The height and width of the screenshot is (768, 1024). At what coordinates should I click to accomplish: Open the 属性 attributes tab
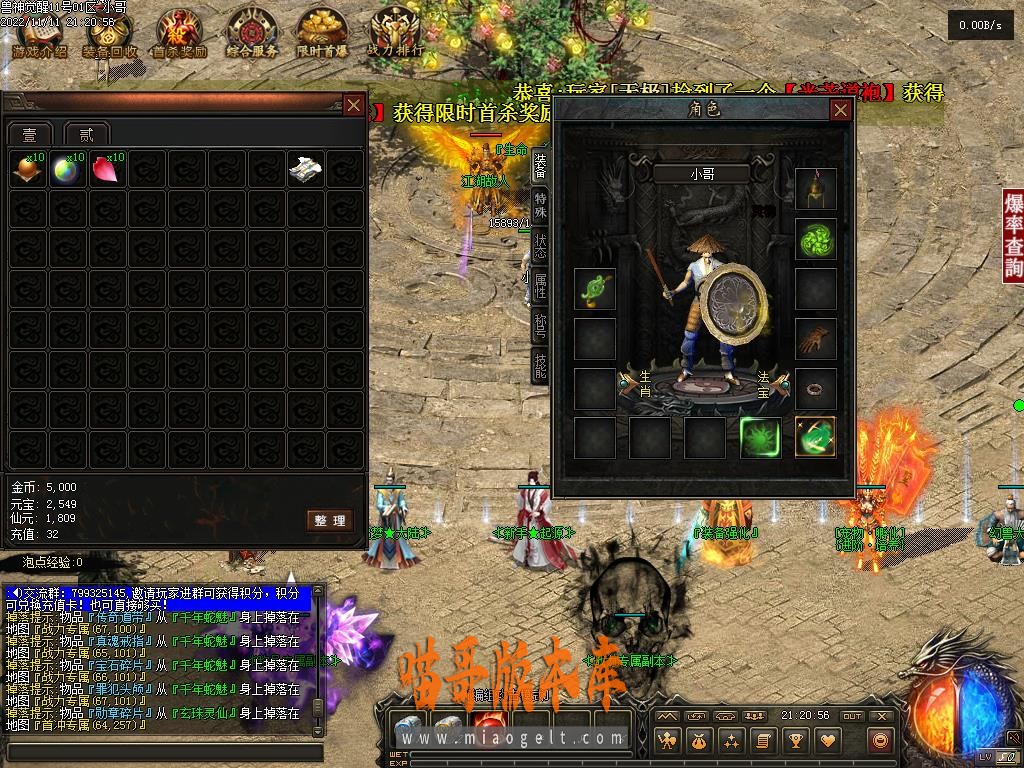tap(540, 286)
